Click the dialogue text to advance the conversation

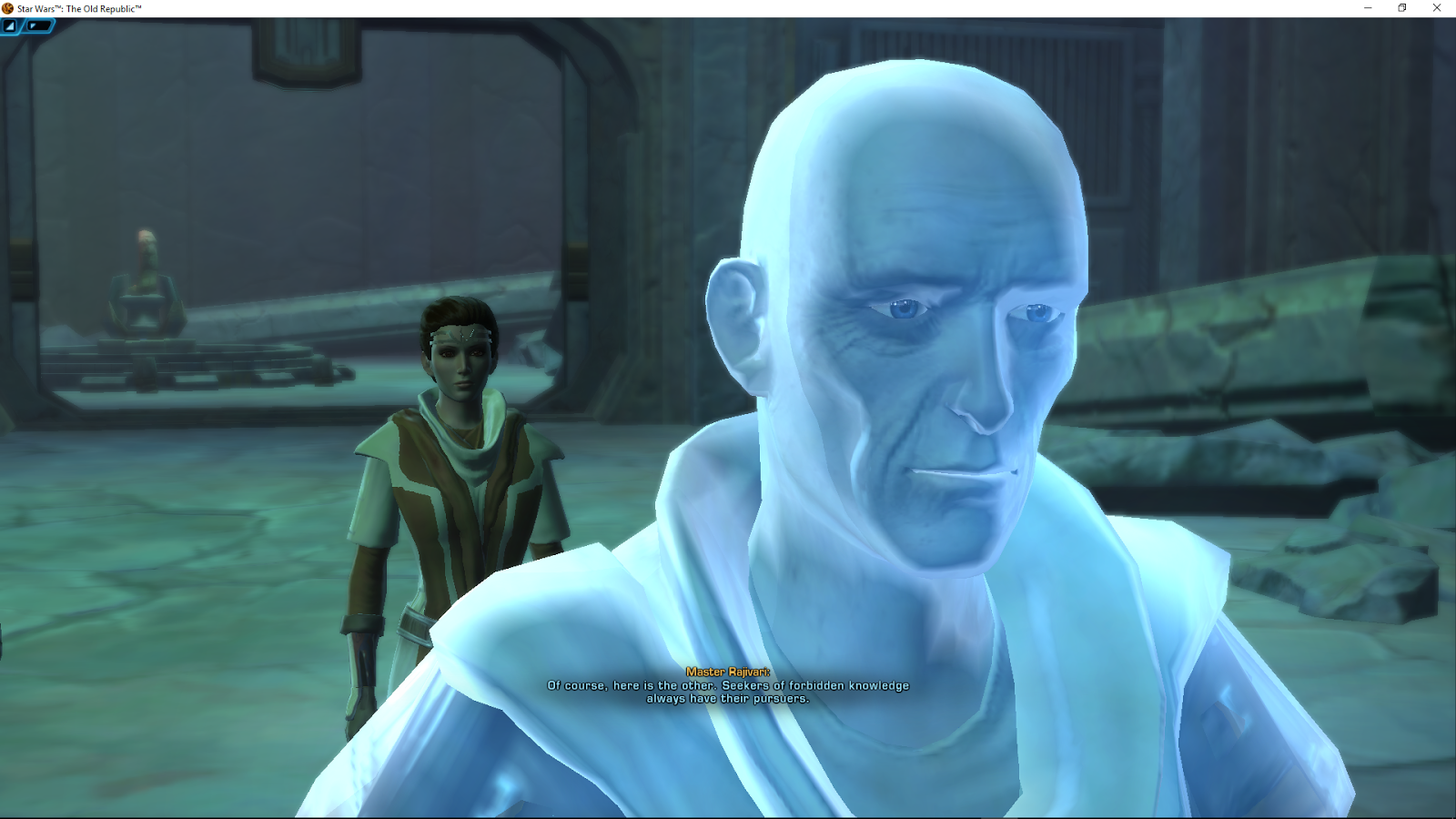tap(728, 689)
